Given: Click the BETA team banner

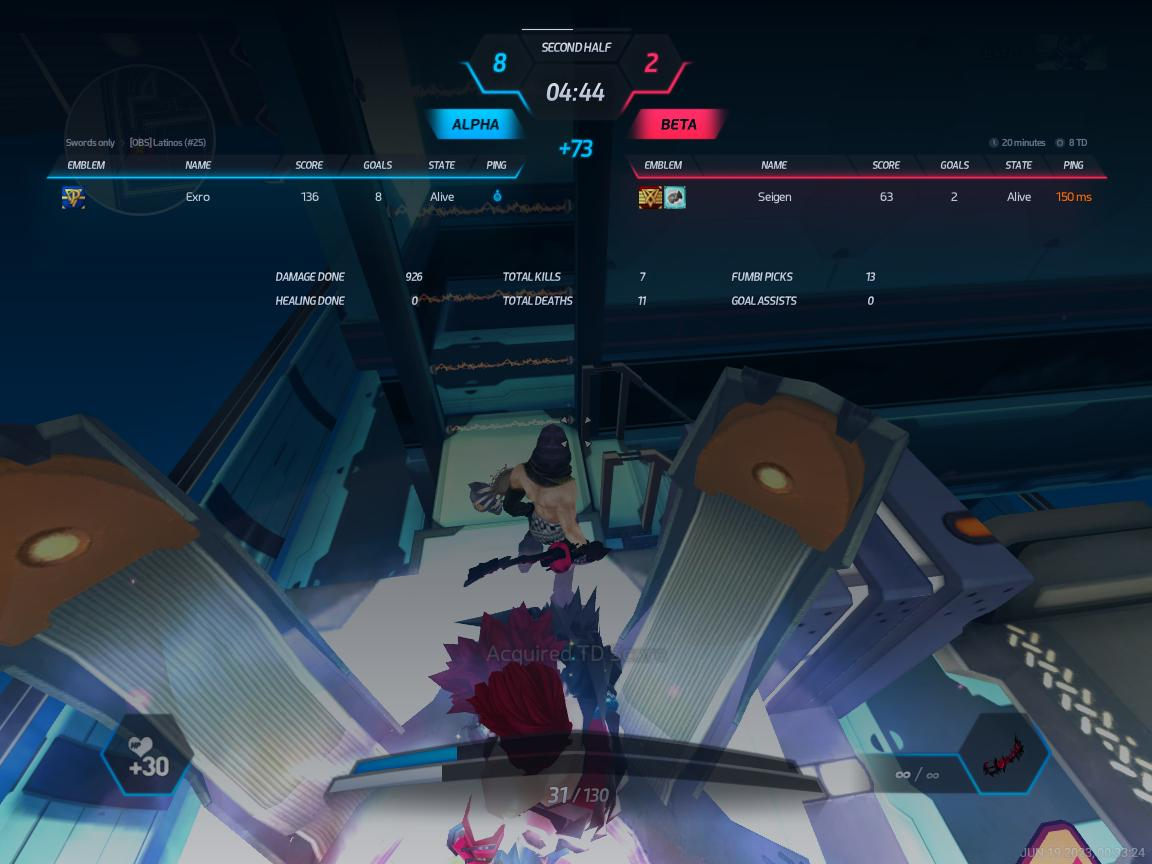Looking at the screenshot, I should point(678,125).
